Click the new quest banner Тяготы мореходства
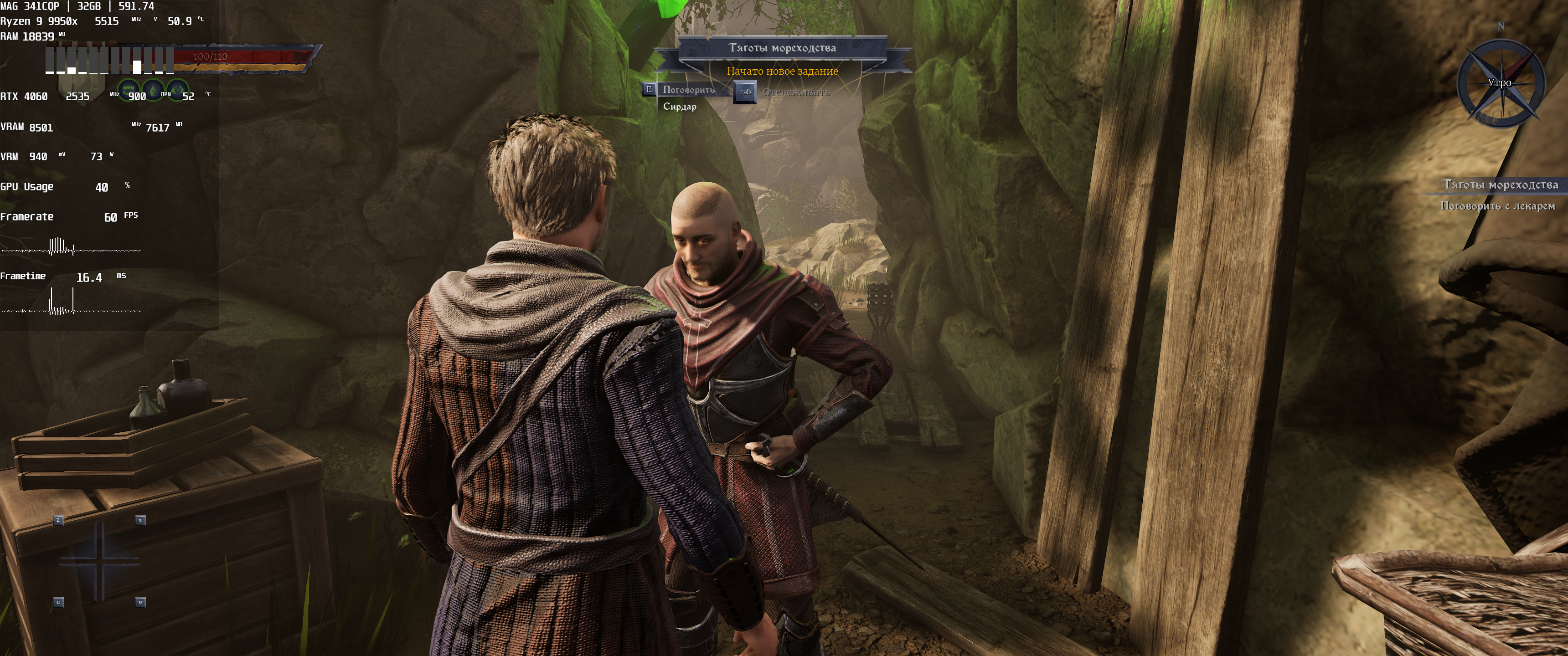The width and height of the screenshot is (1568, 656). click(x=782, y=47)
